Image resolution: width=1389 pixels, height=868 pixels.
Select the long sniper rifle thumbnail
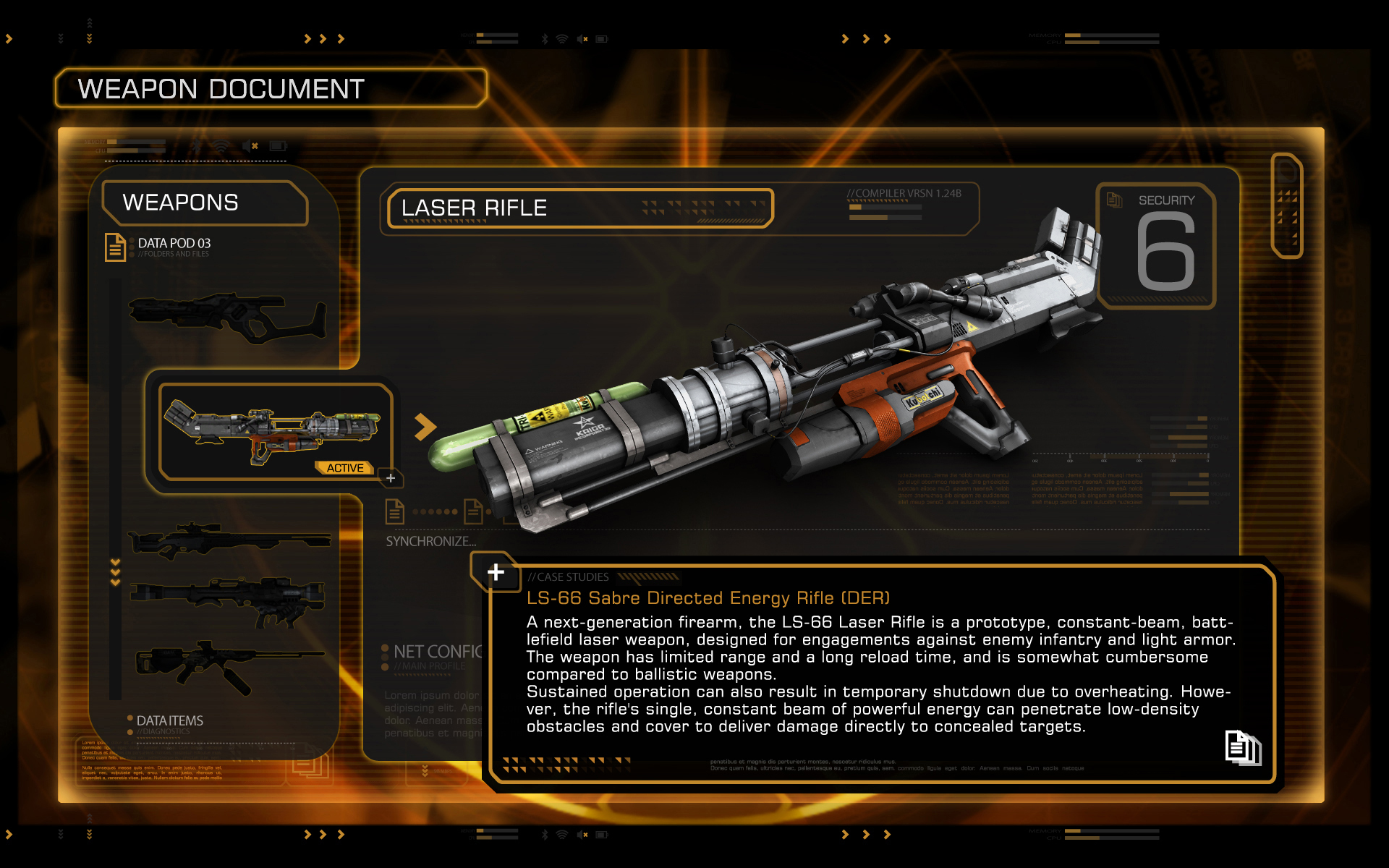click(229, 540)
